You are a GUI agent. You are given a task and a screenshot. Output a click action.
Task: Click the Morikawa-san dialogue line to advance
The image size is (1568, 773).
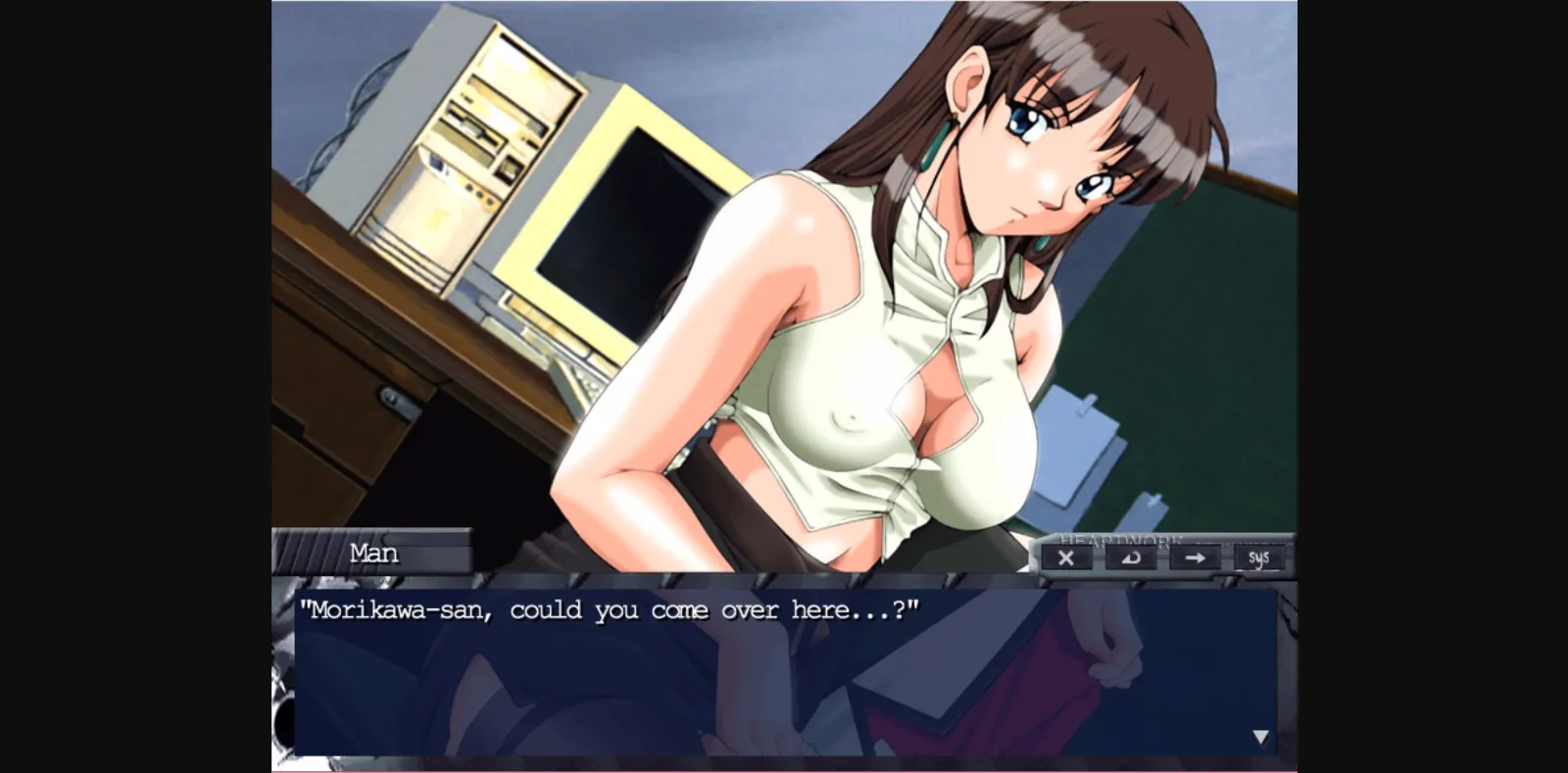(612, 609)
